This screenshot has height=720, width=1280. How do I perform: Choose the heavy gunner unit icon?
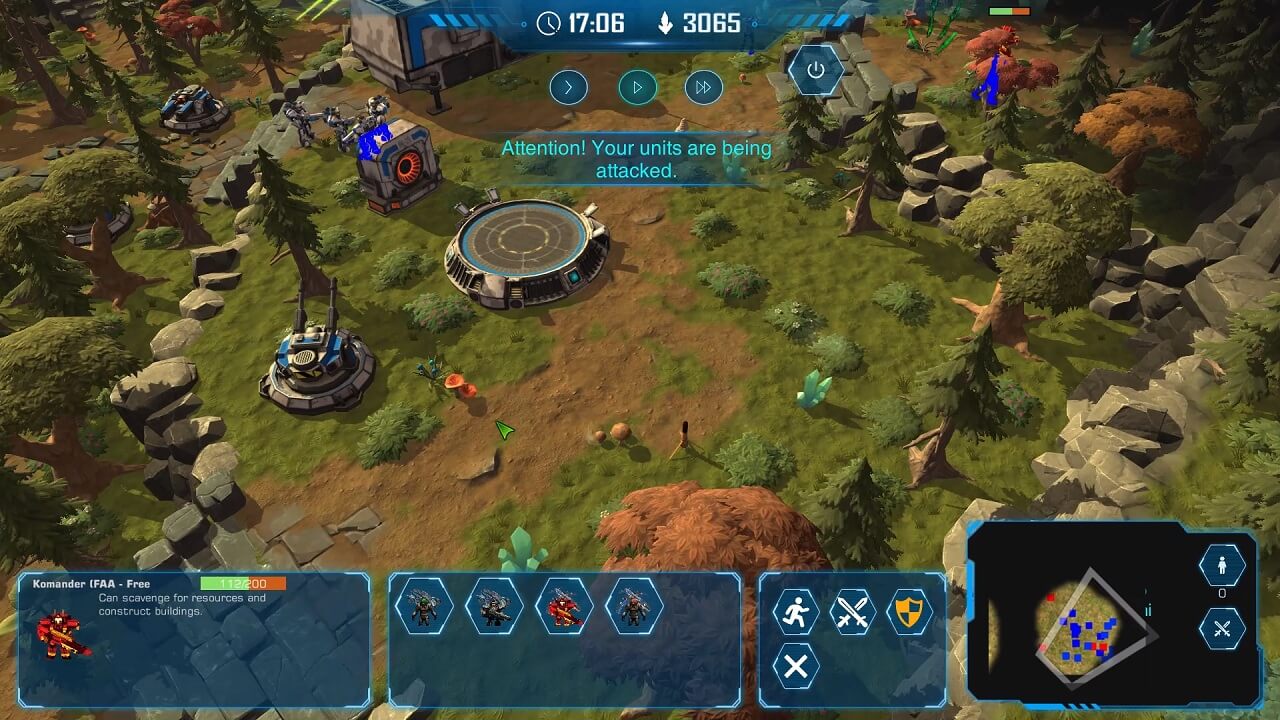coord(494,606)
